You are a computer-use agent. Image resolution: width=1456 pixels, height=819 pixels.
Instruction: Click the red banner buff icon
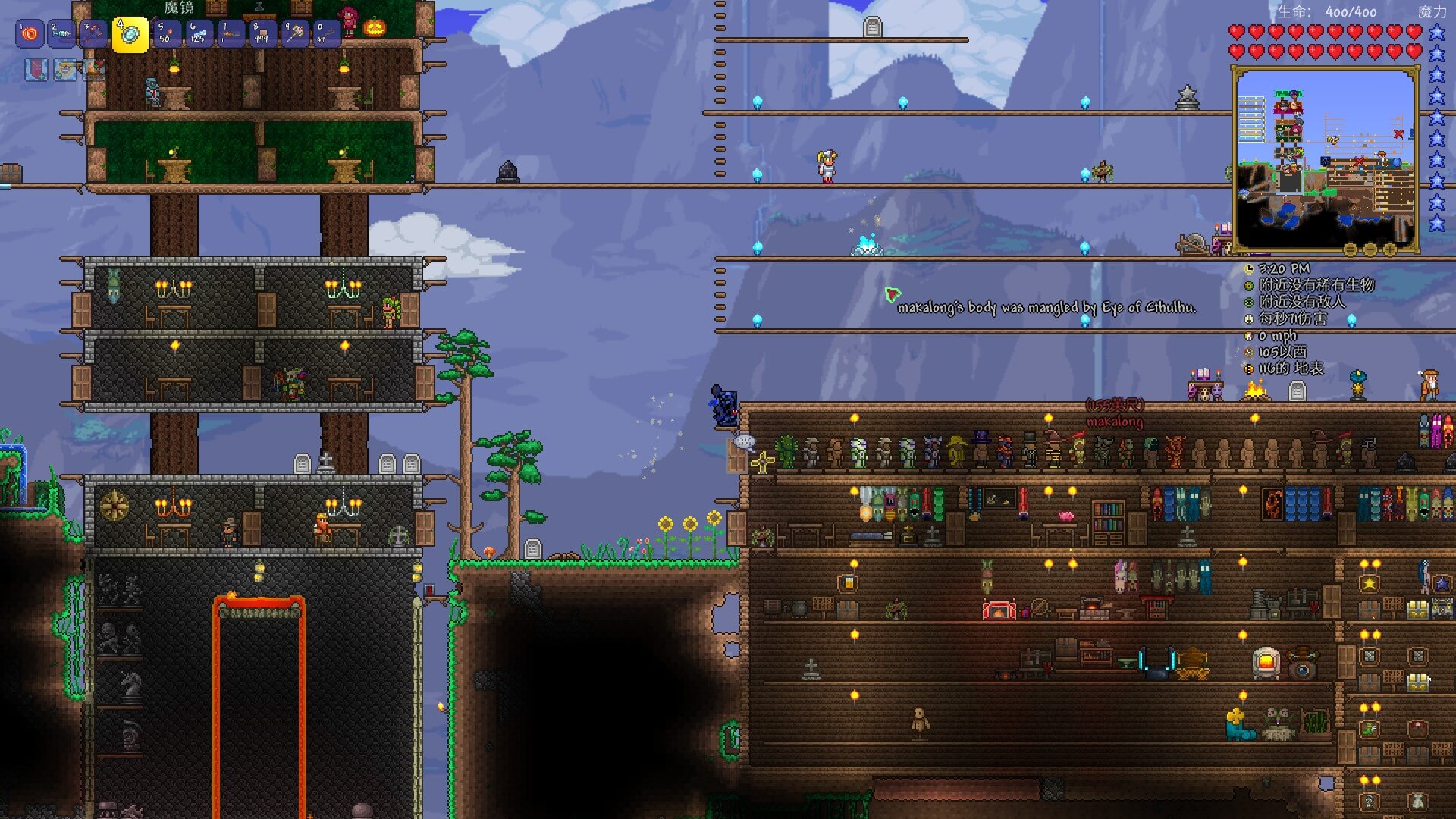coord(36,70)
